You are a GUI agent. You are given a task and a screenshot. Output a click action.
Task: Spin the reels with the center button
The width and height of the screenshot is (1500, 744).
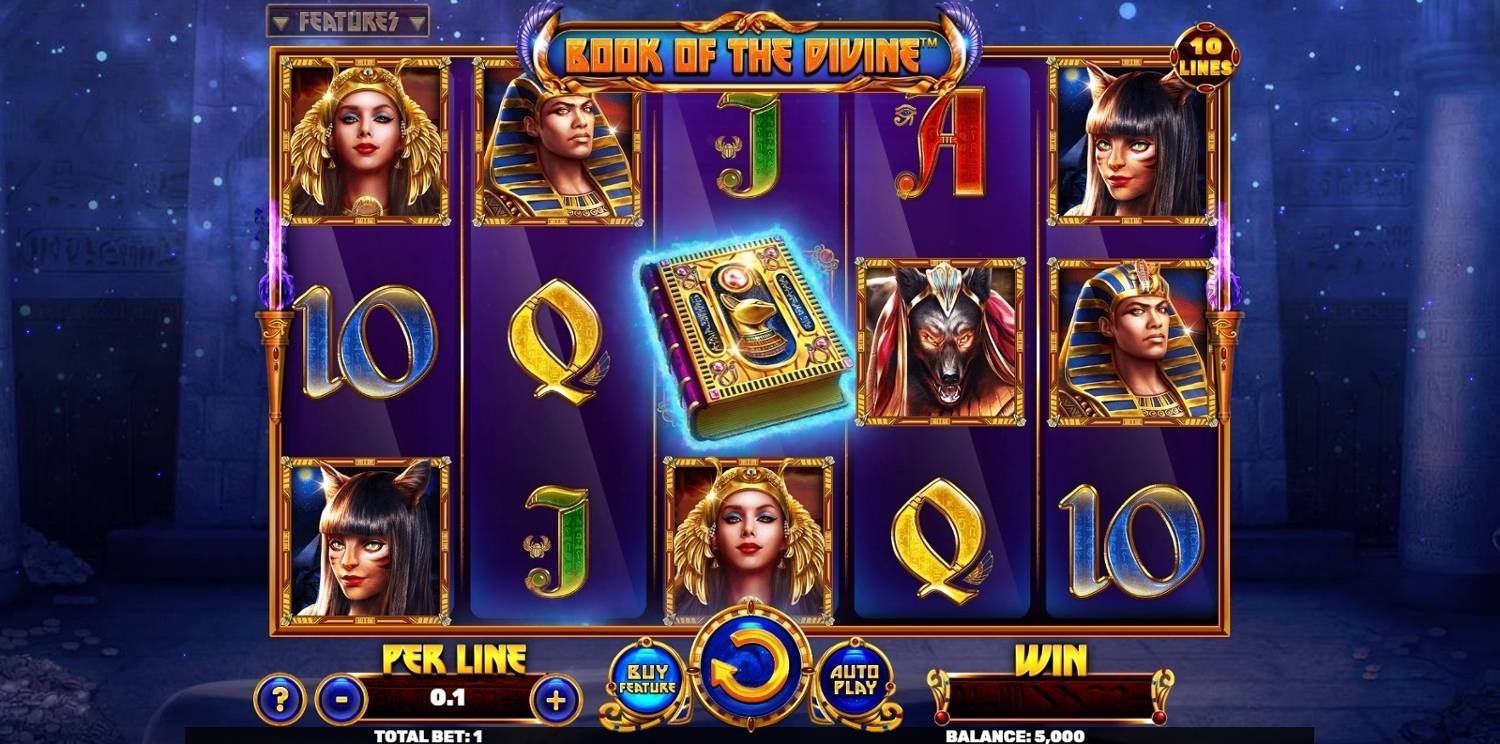coord(750,668)
